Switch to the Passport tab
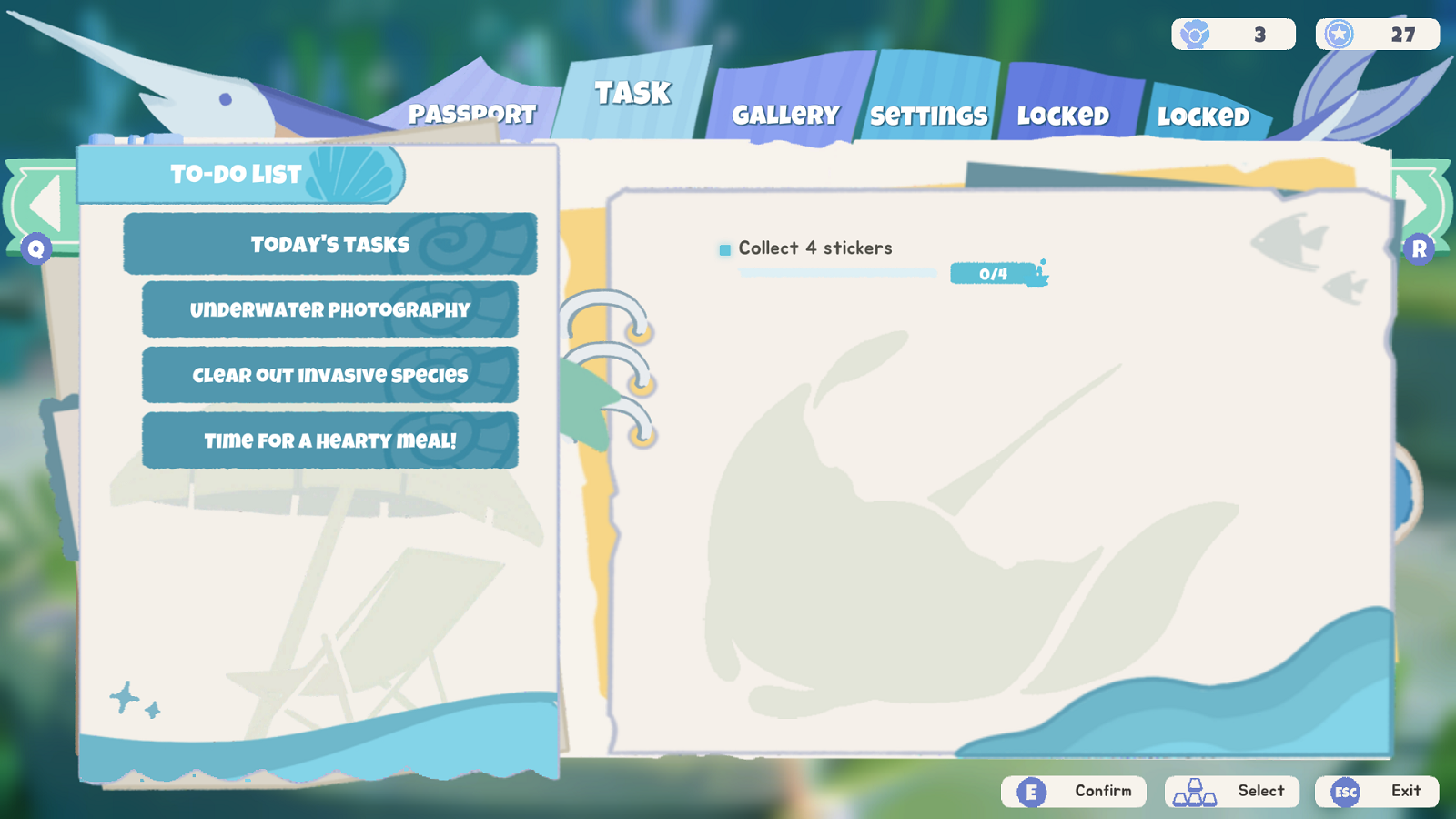 471,114
